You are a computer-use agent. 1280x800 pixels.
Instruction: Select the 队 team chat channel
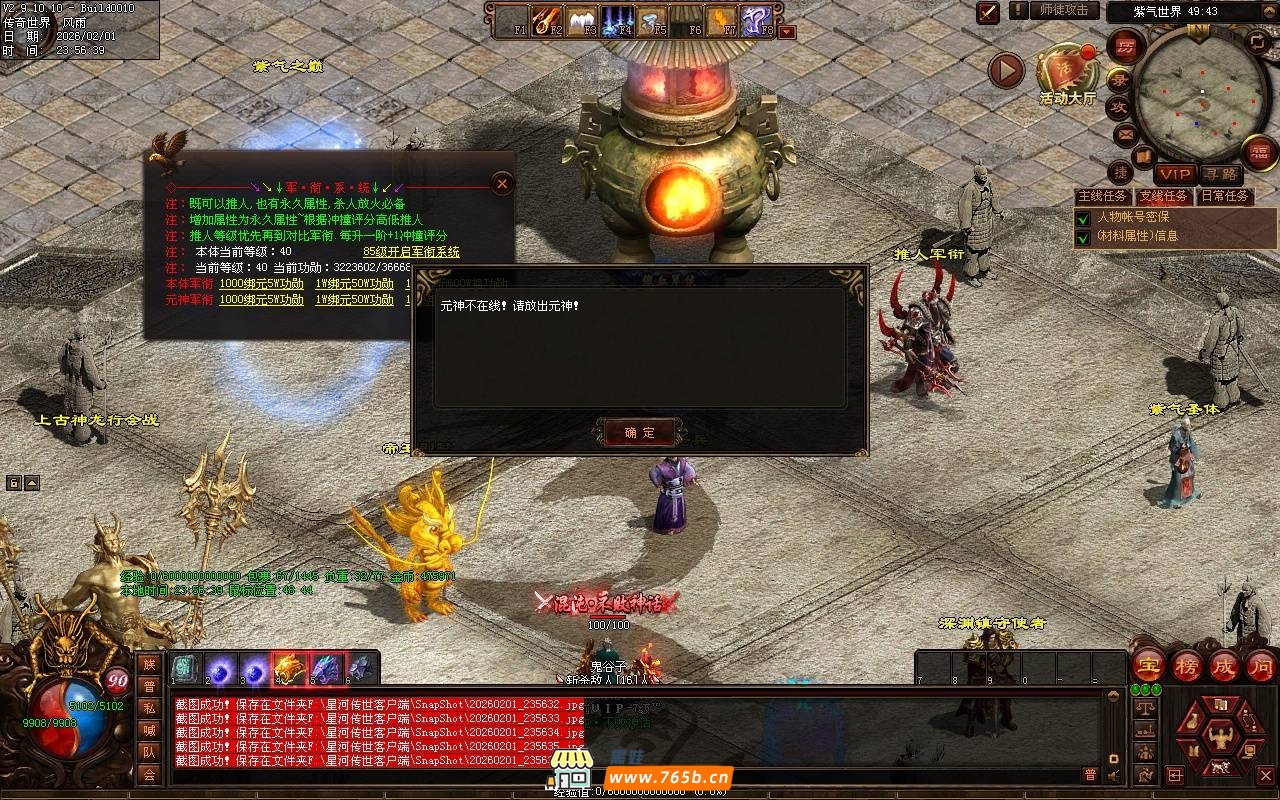click(149, 752)
